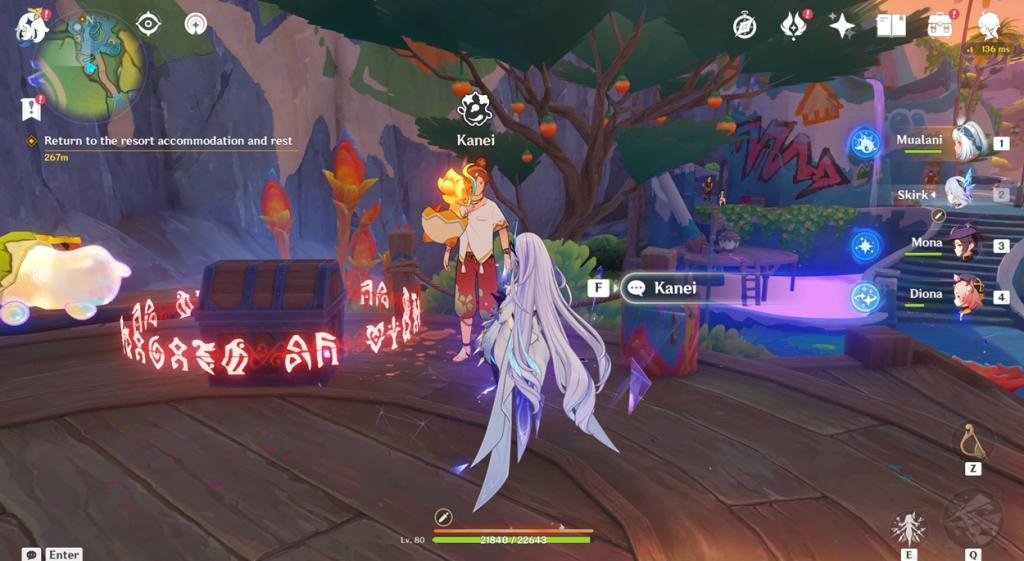Switch to party member Mona

pyautogui.click(x=965, y=244)
